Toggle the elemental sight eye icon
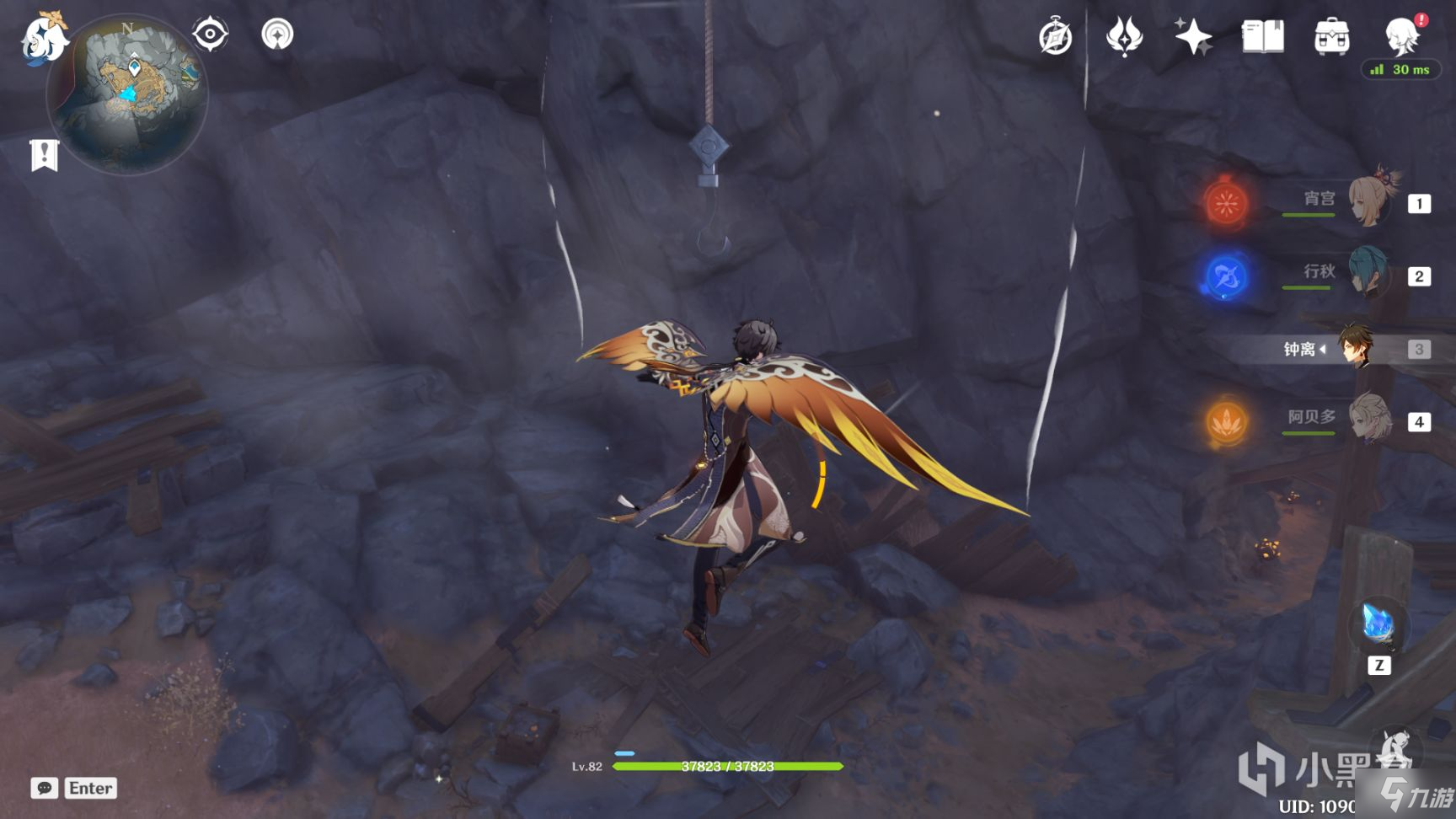The width and height of the screenshot is (1456, 819). tap(210, 35)
